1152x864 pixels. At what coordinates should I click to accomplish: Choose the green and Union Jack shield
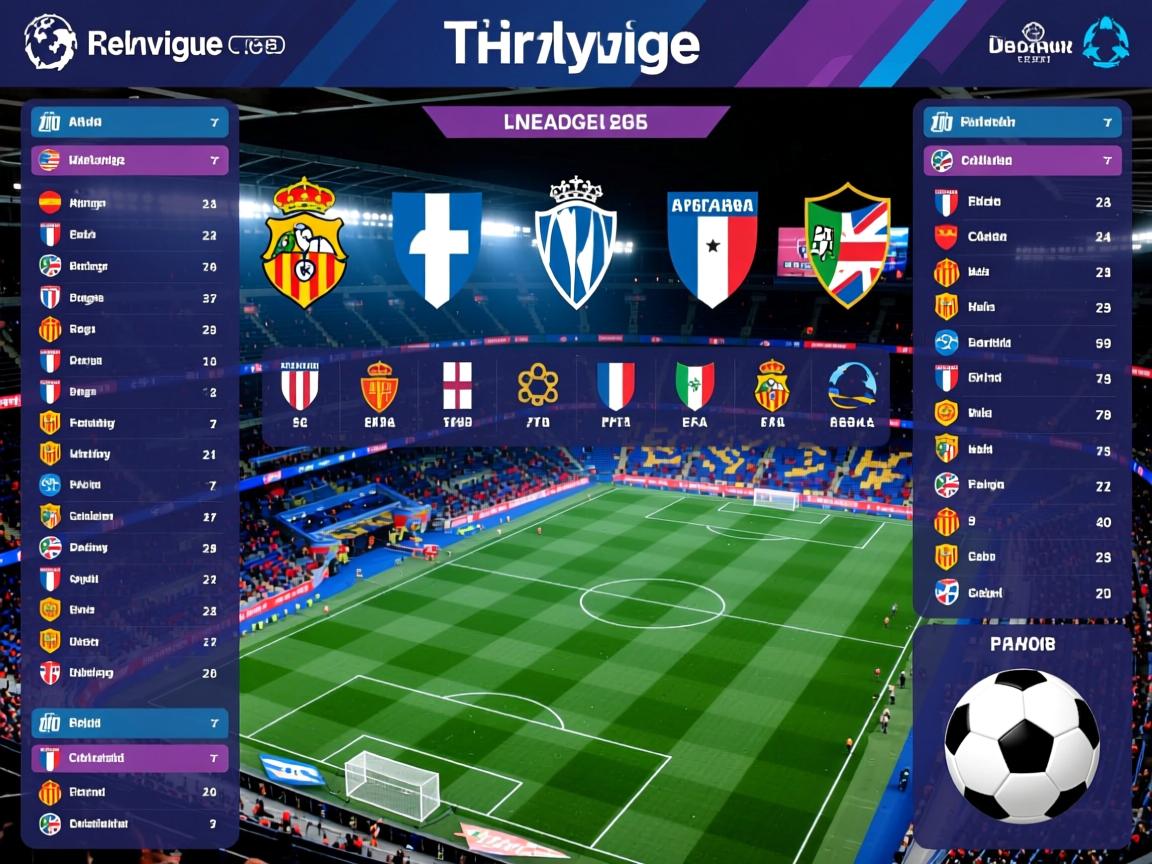(x=847, y=245)
